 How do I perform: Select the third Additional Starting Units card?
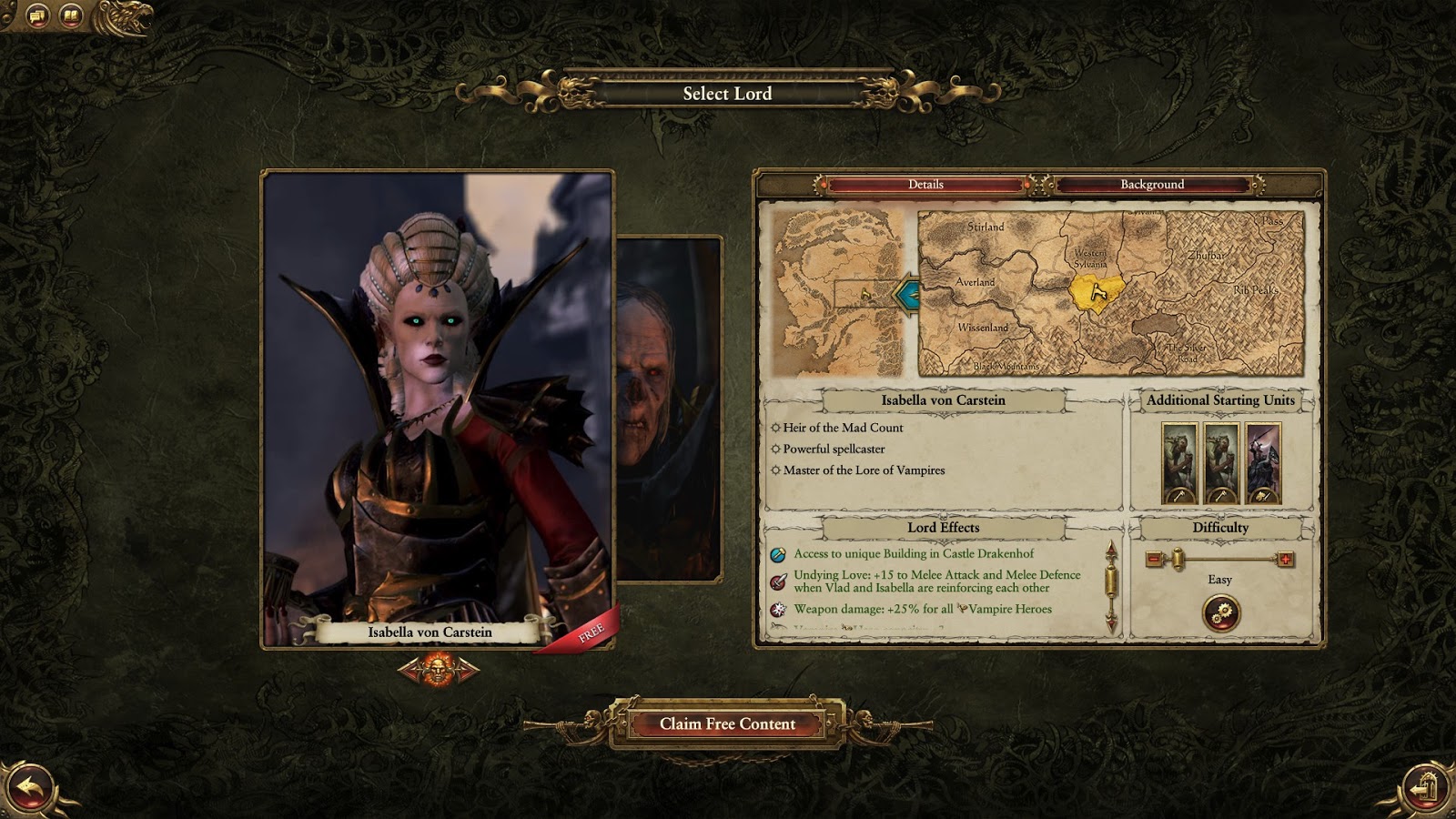tap(1264, 464)
